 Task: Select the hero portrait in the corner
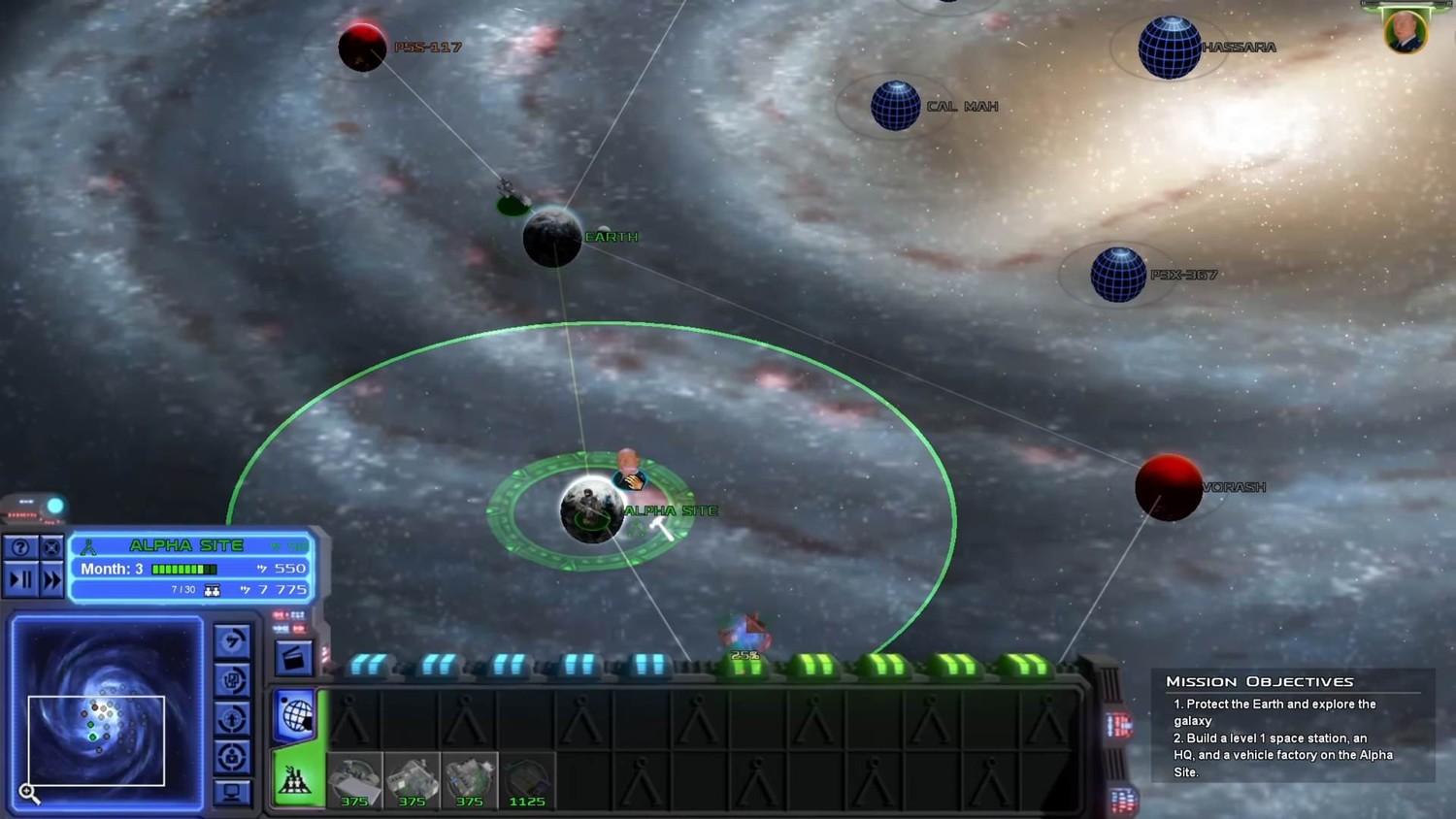click(1405, 31)
